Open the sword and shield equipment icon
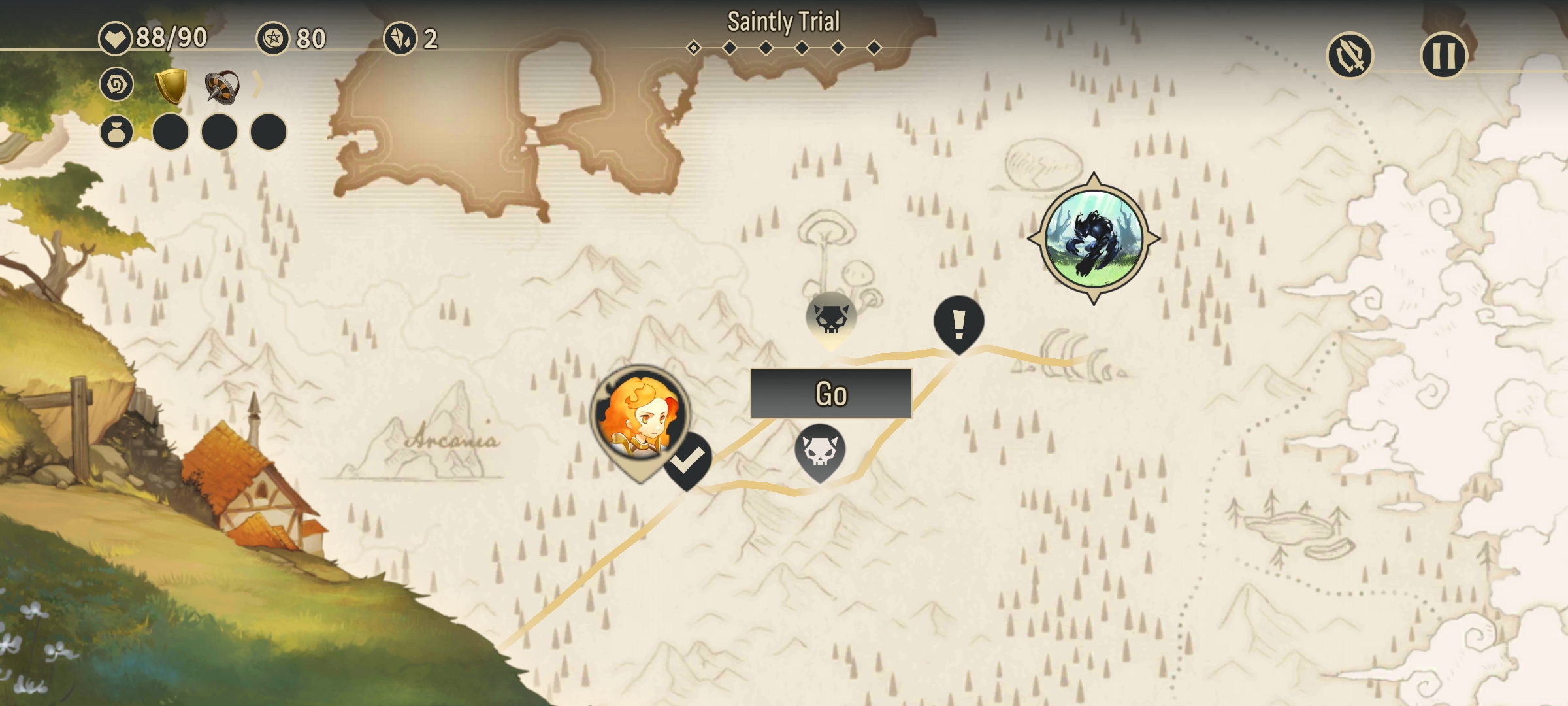Viewport: 1568px width, 706px height. (1350, 56)
